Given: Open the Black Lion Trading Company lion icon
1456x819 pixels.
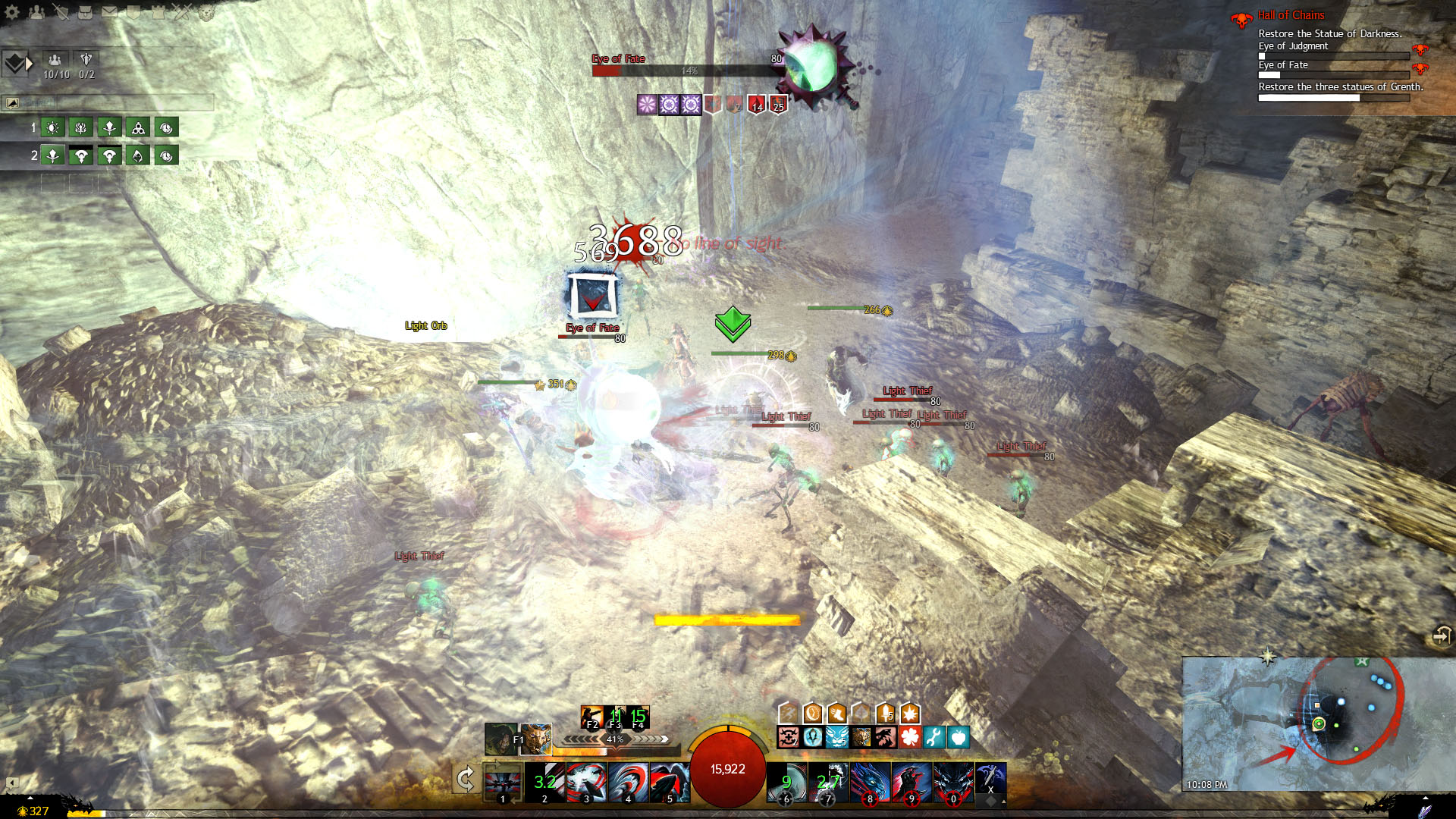Looking at the screenshot, I should click(x=206, y=11).
